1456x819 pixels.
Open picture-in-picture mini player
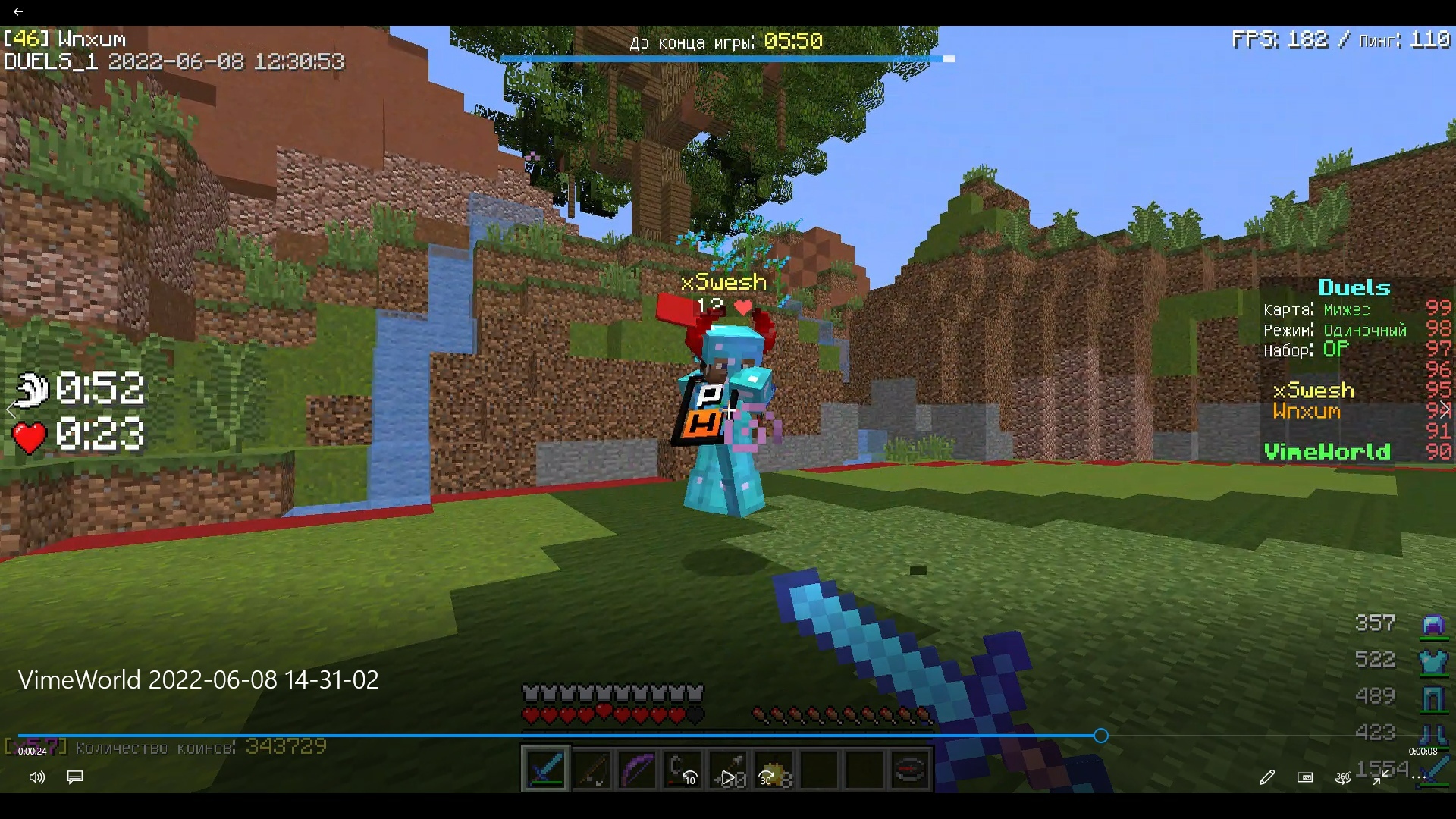pyautogui.click(x=1306, y=777)
